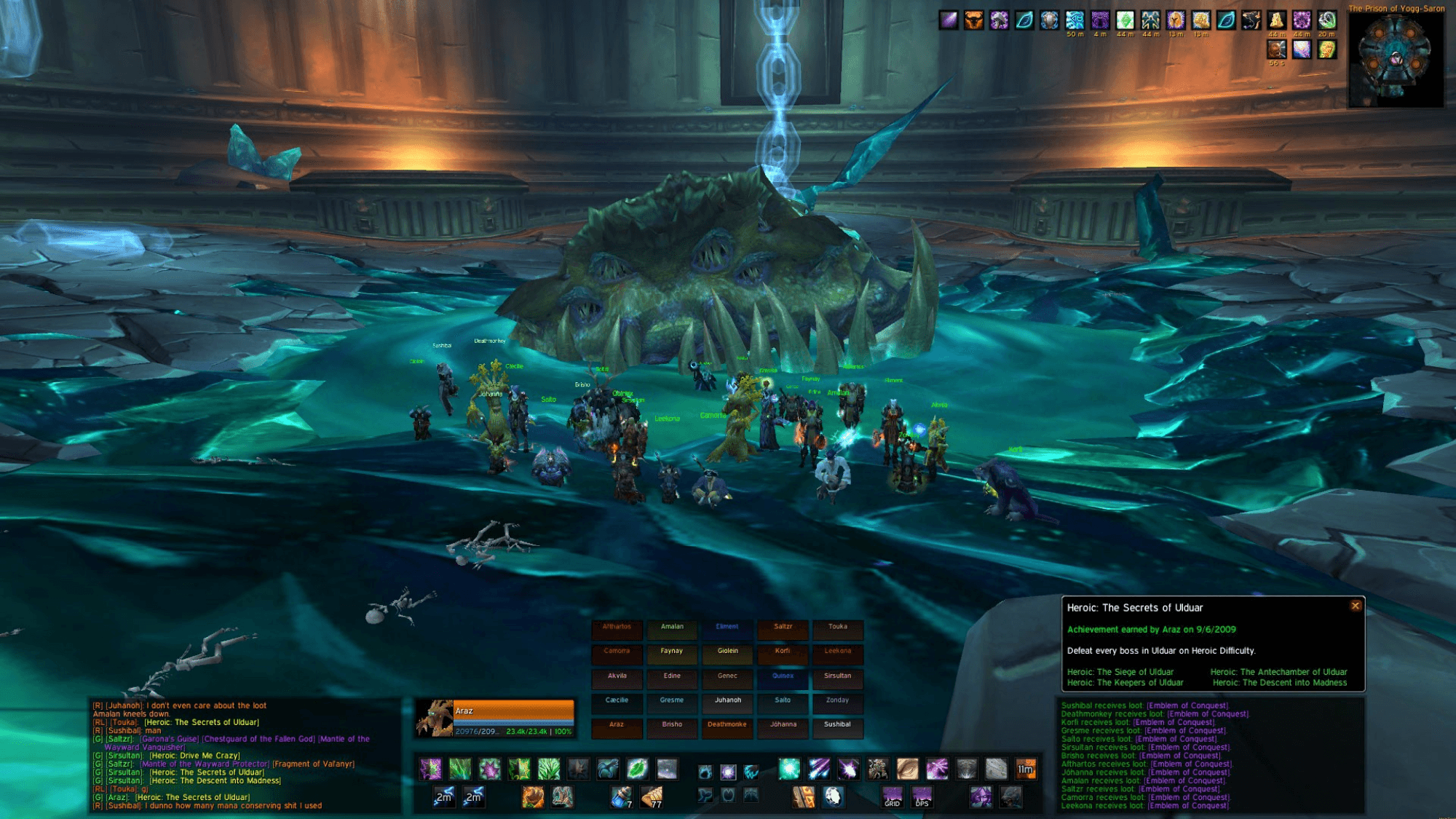The image size is (1456, 819).
Task: Select the bull head buff icon
Action: (973, 20)
